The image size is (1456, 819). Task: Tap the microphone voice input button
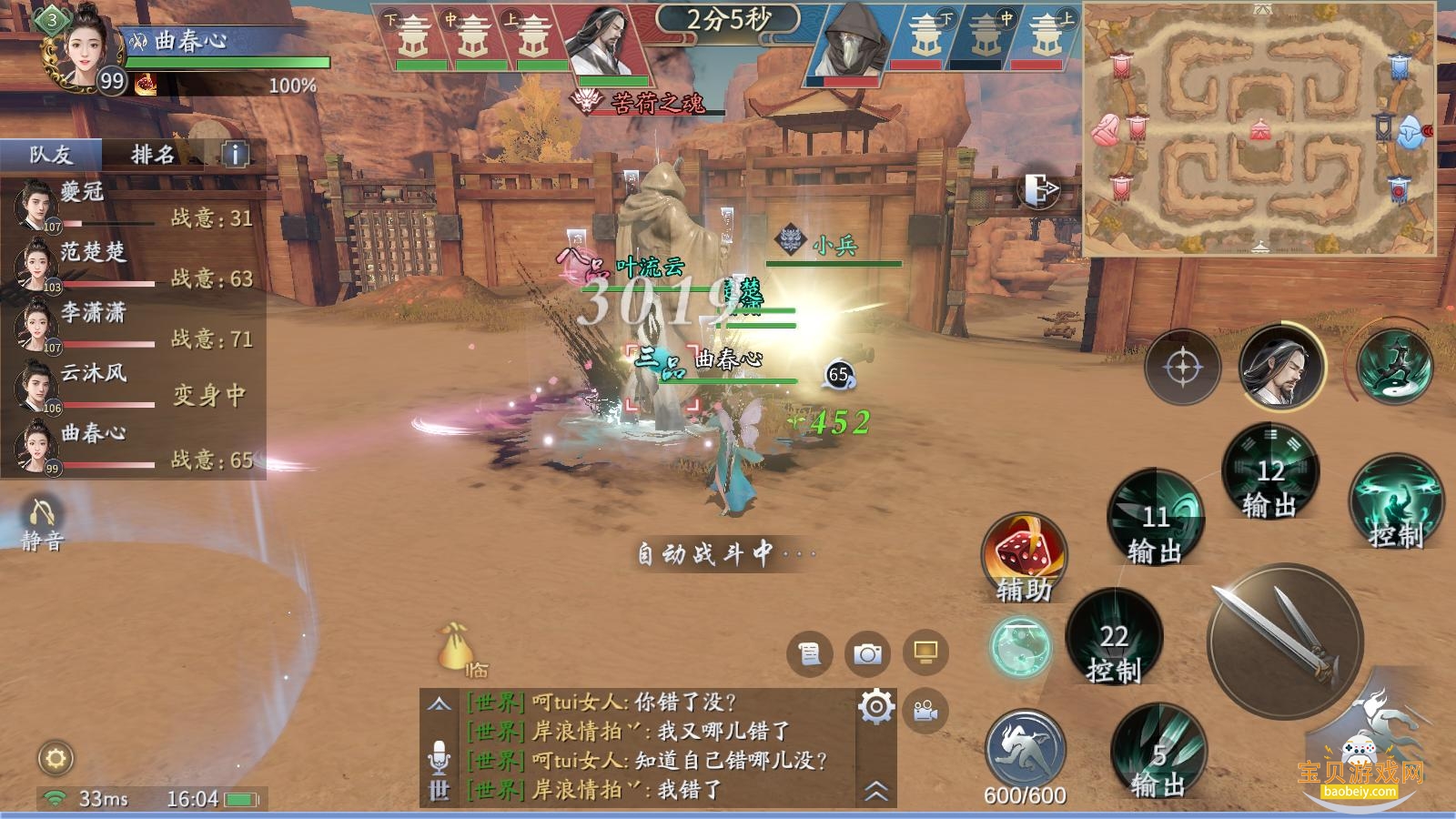coord(439,755)
